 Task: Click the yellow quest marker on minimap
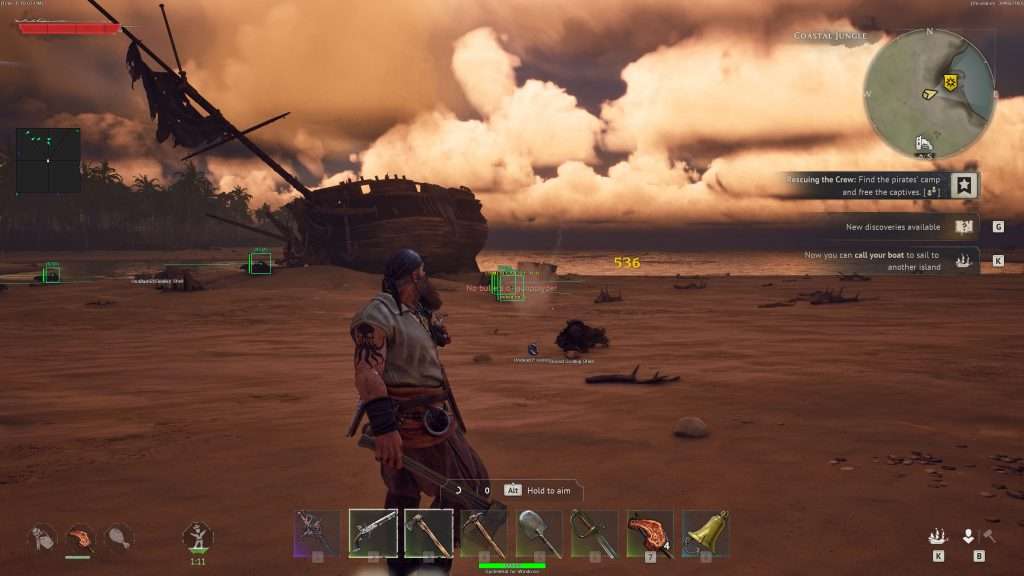point(949,82)
